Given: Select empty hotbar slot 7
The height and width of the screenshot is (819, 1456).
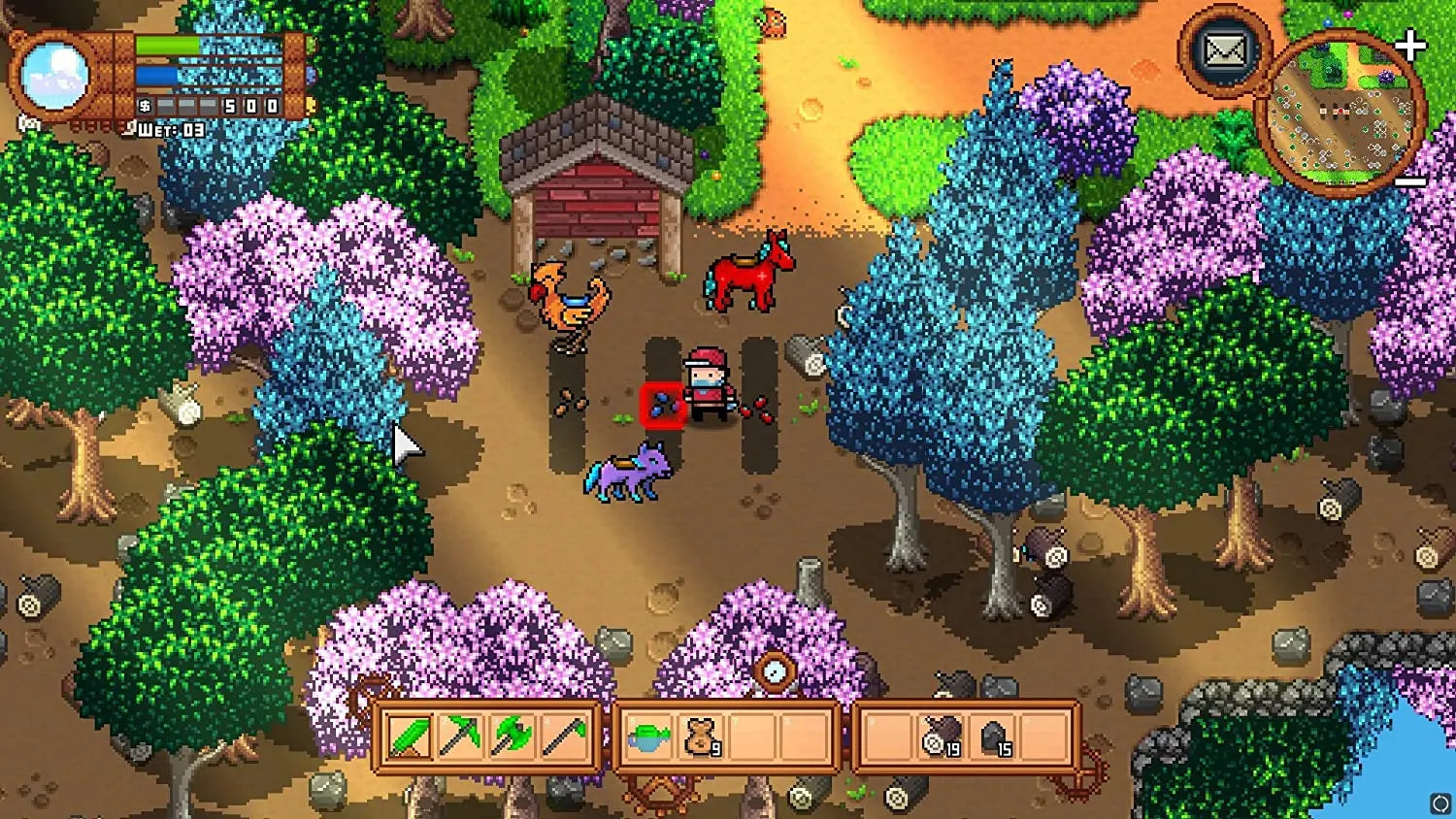Looking at the screenshot, I should [x=751, y=737].
